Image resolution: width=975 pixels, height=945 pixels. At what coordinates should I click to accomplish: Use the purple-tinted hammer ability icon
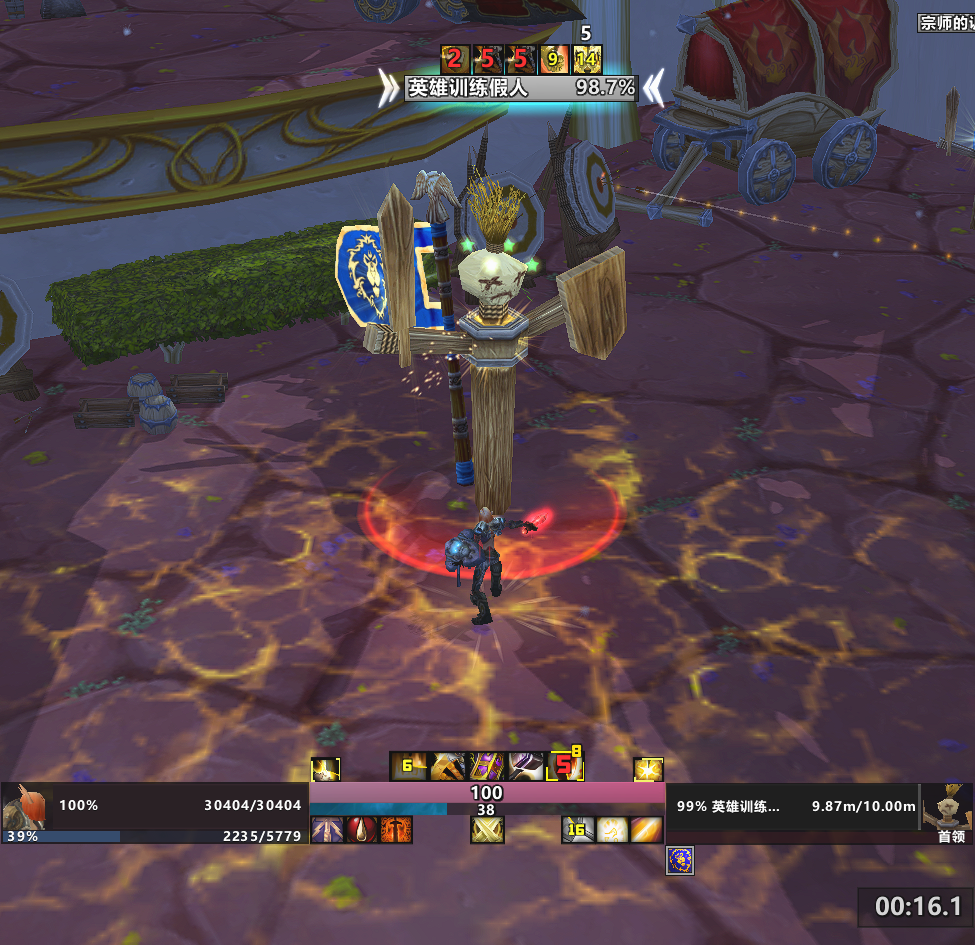[525, 767]
